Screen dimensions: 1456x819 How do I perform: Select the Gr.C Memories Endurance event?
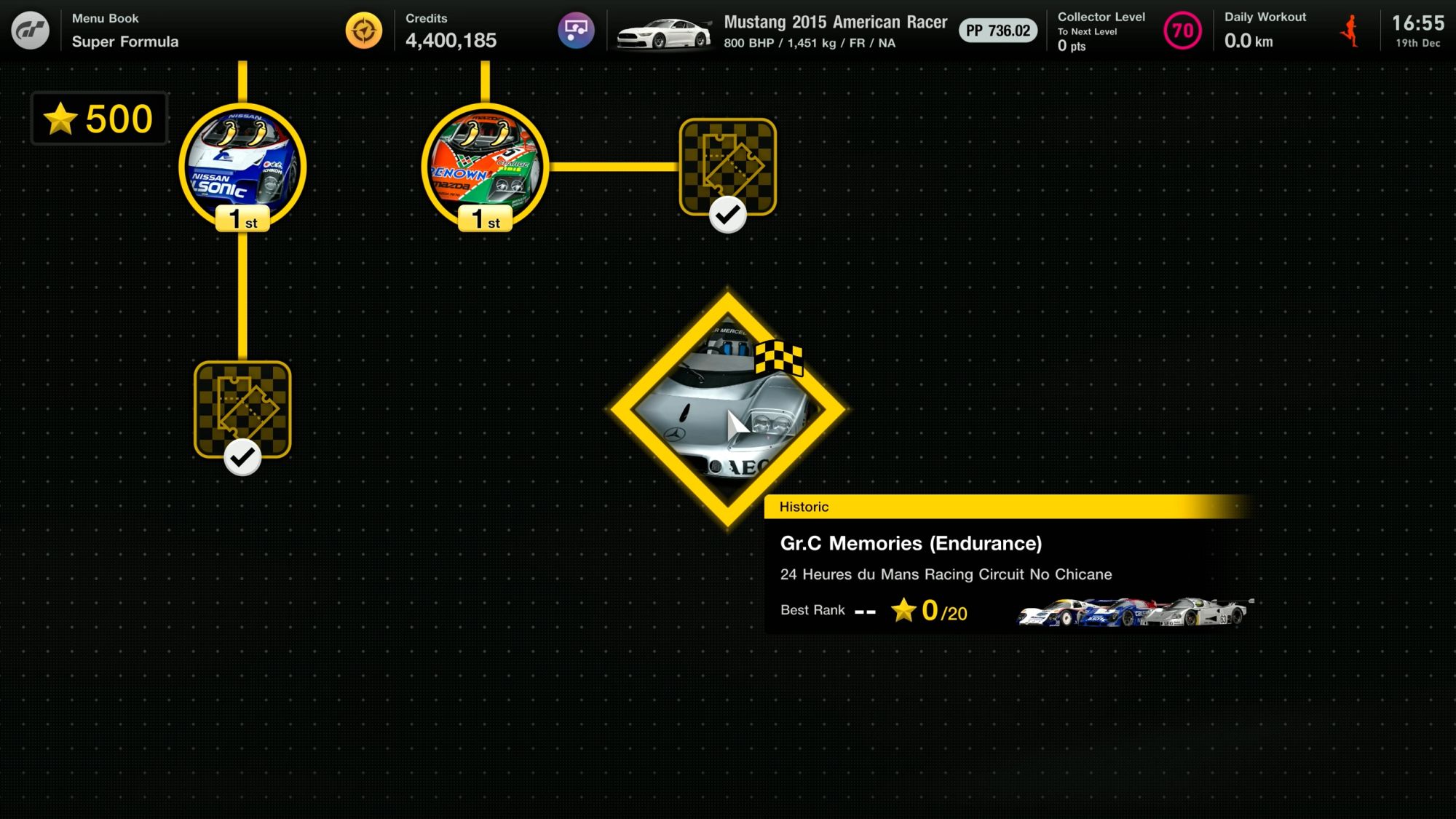pyautogui.click(x=727, y=409)
